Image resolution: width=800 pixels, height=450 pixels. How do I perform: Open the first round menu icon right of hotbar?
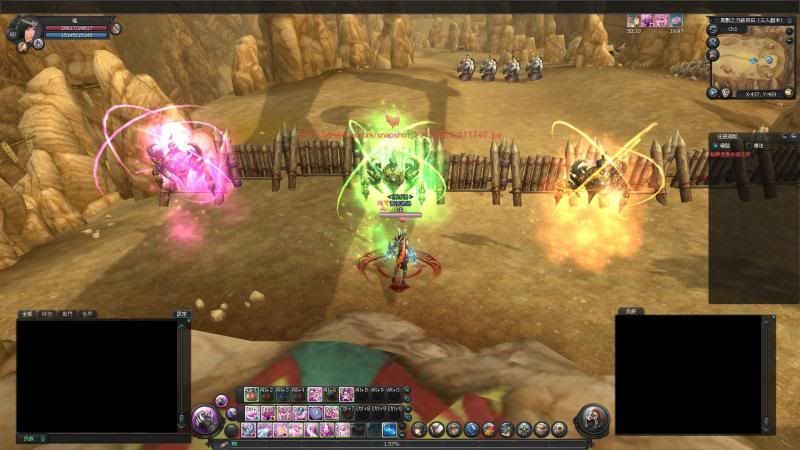[x=420, y=429]
